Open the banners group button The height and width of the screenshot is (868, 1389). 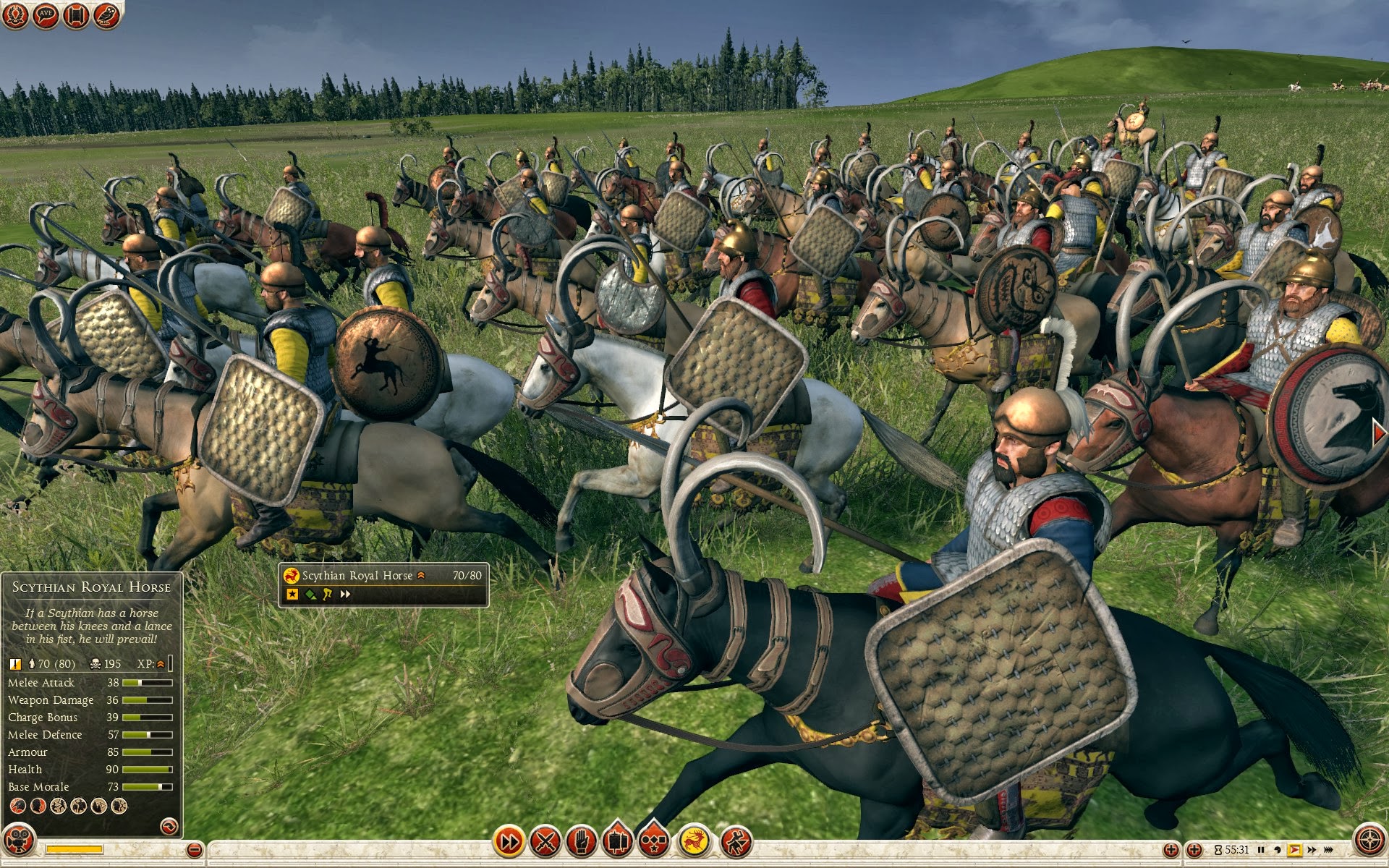pyautogui.click(x=618, y=841)
